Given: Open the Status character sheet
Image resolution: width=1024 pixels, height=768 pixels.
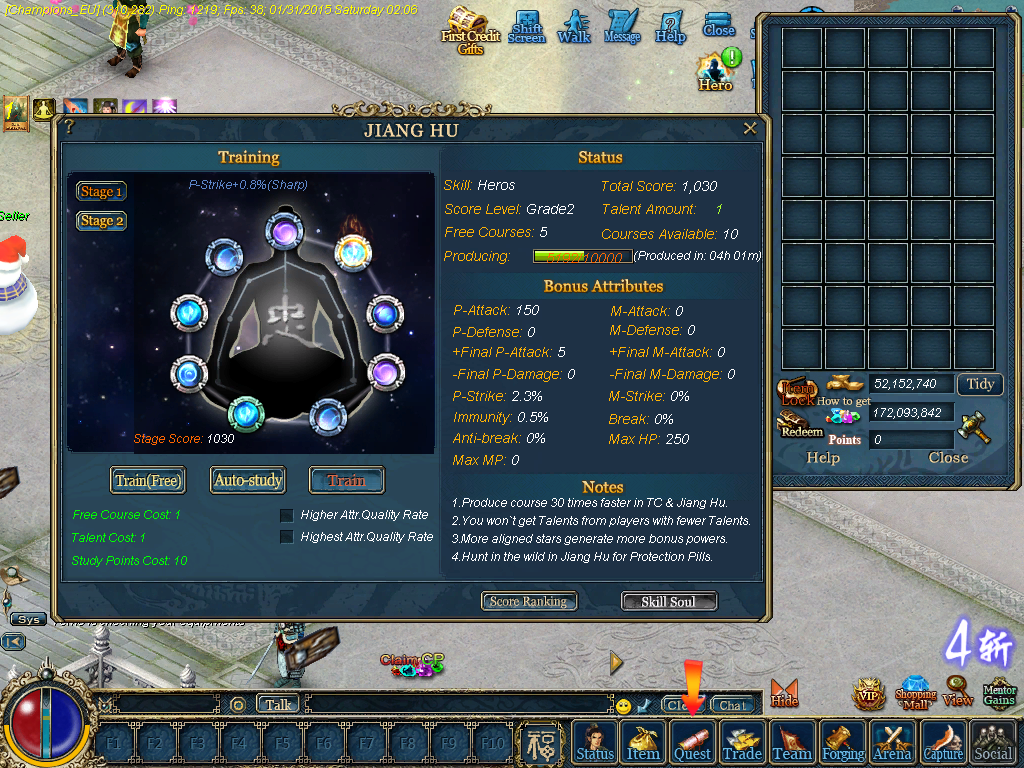Looking at the screenshot, I should (595, 743).
